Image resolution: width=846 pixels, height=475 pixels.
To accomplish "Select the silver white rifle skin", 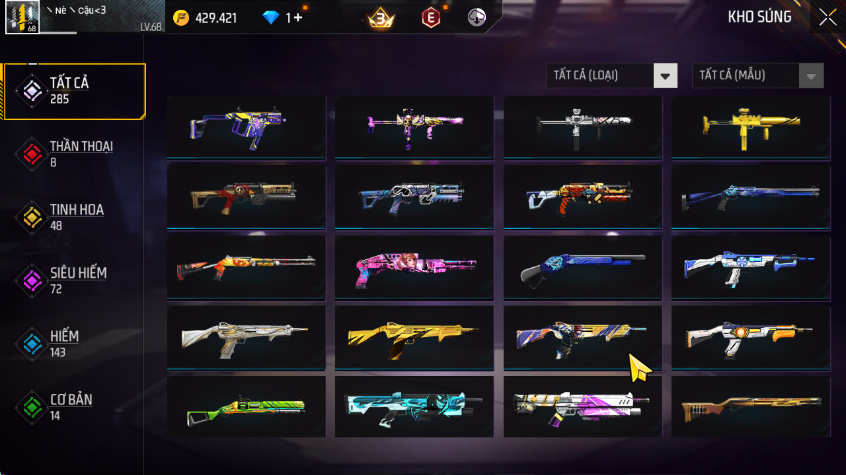I will tap(246, 337).
